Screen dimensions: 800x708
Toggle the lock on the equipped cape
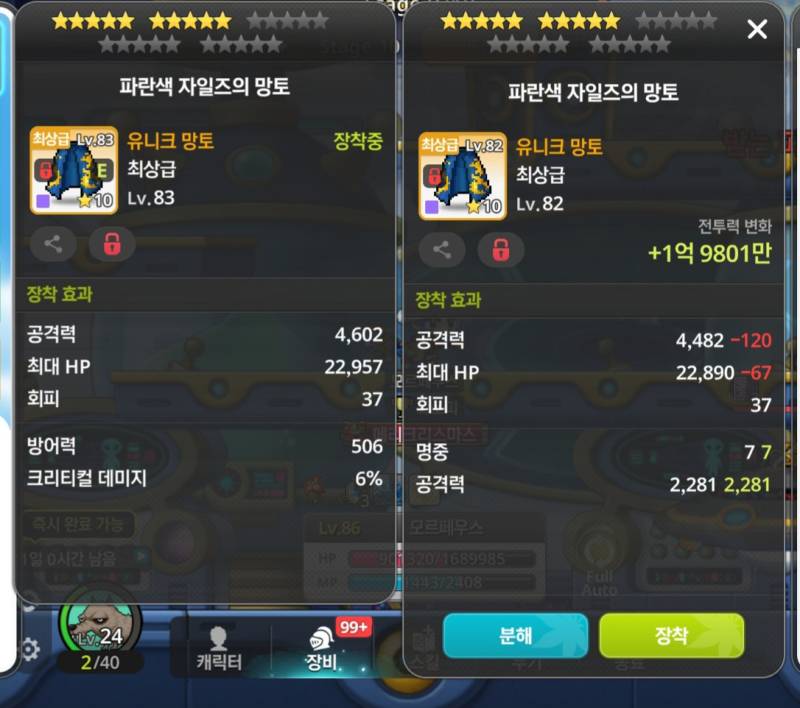click(111, 243)
